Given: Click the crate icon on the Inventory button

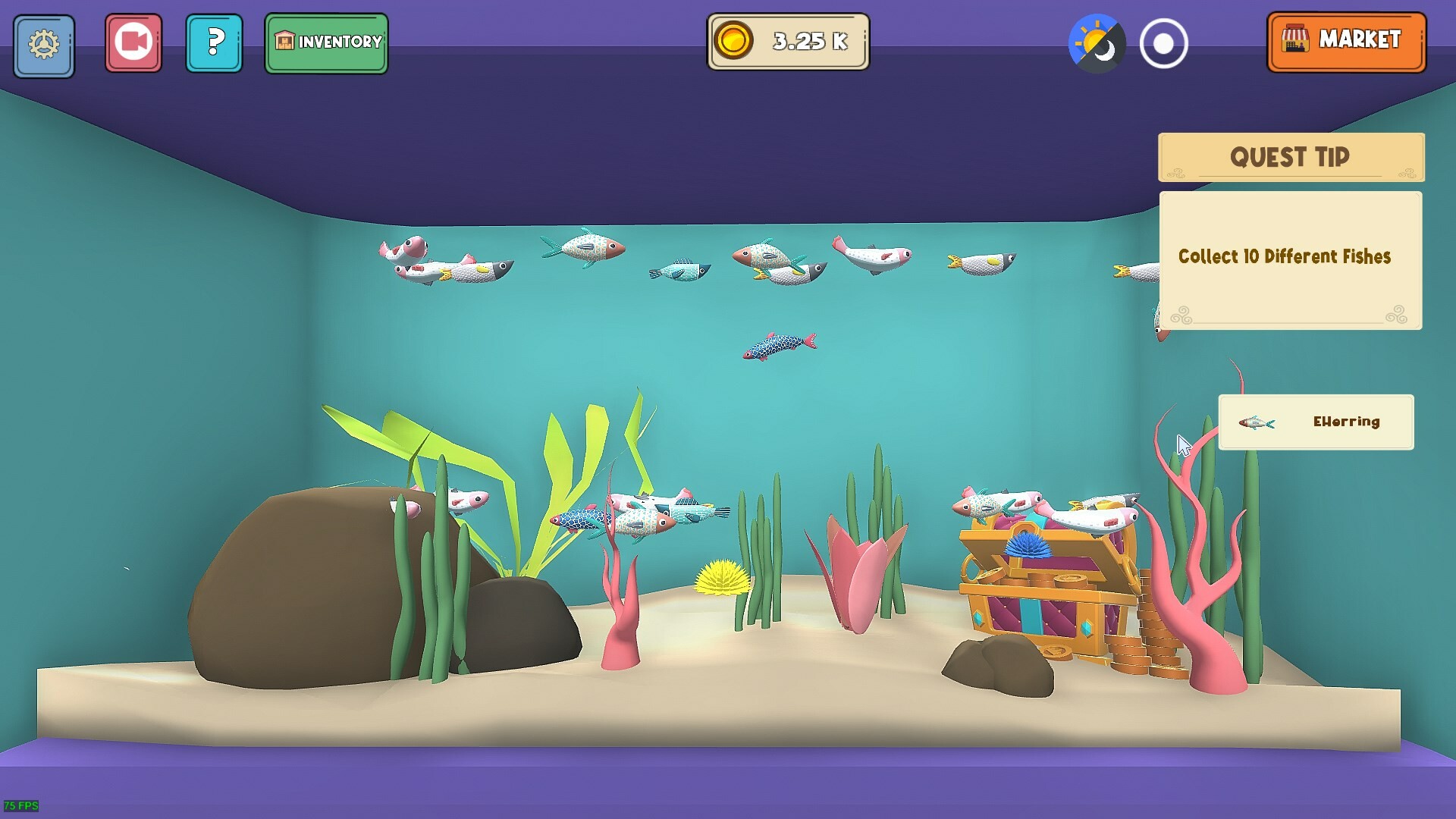Looking at the screenshot, I should 284,43.
